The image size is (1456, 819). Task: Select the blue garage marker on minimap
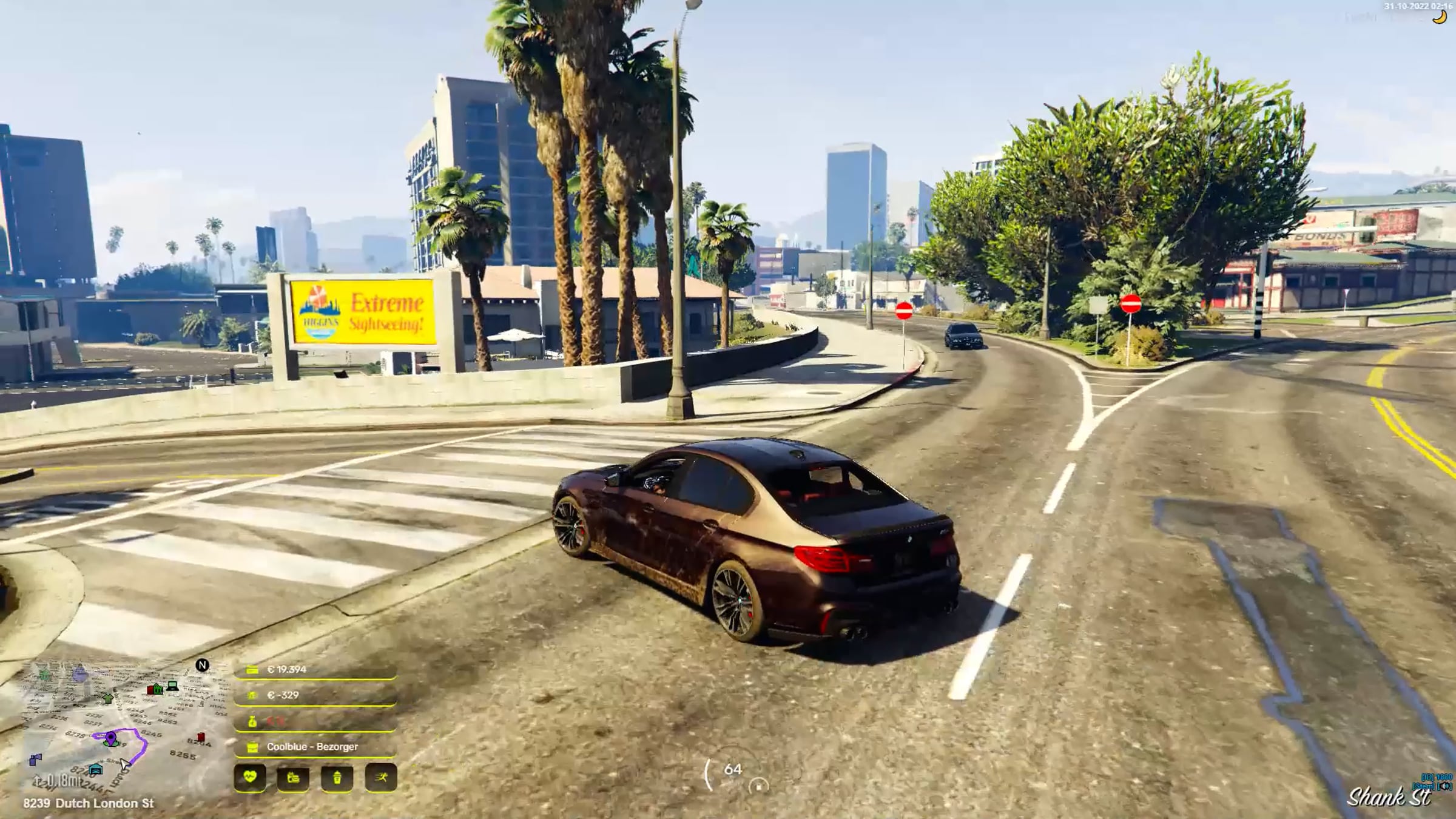pos(95,770)
